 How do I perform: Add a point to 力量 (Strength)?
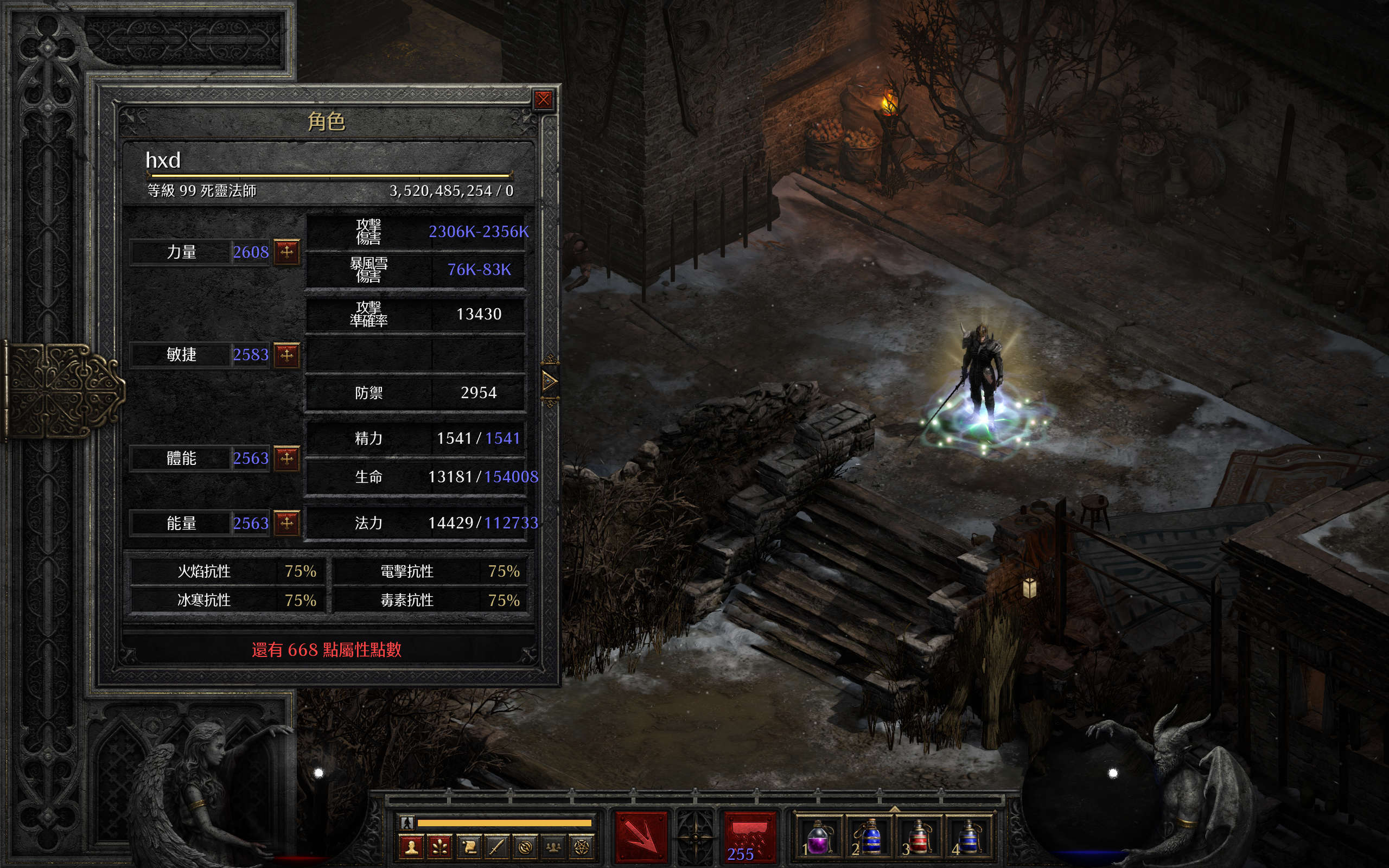[286, 251]
